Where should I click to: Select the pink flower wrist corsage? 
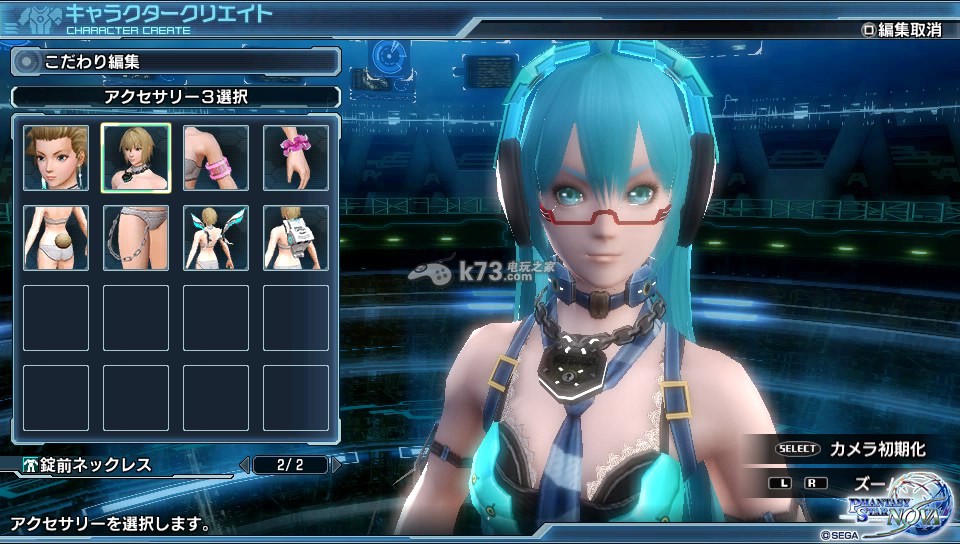296,158
